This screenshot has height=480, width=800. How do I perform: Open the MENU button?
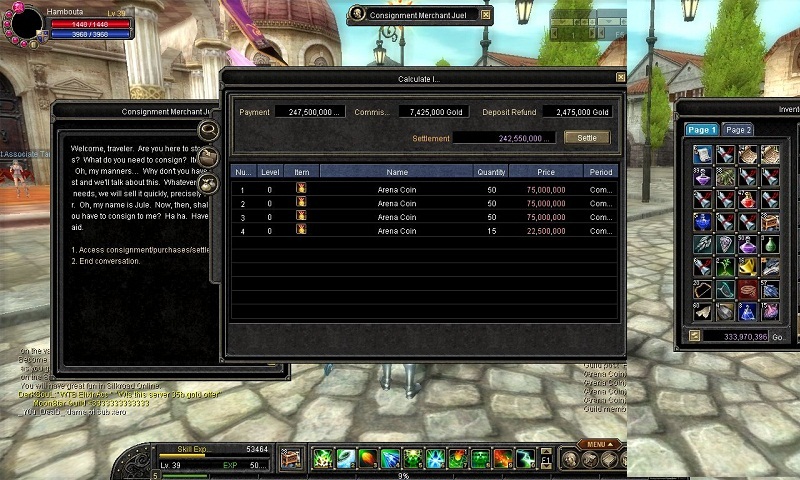click(x=596, y=444)
